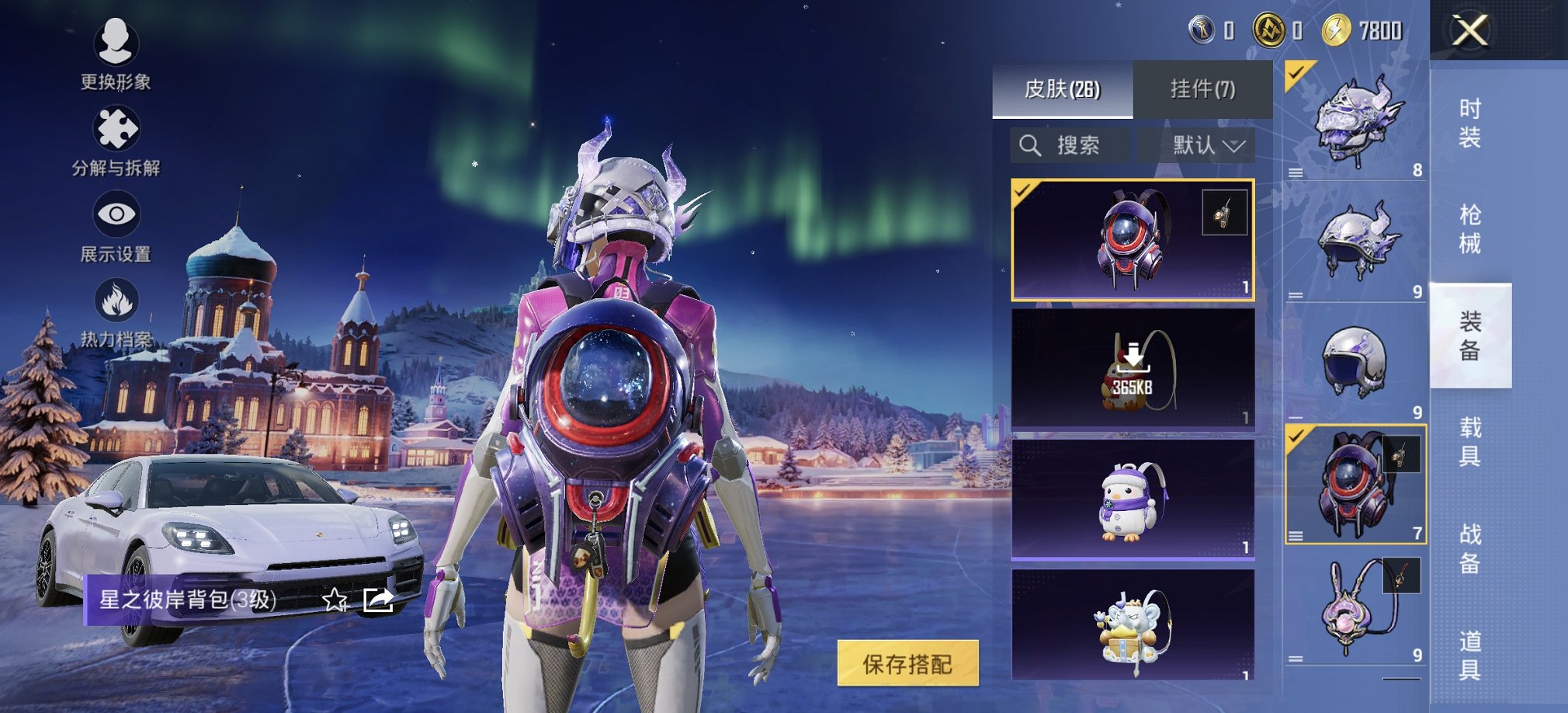Open the 载具 vehicle category
The image size is (1568, 713).
click(1469, 441)
